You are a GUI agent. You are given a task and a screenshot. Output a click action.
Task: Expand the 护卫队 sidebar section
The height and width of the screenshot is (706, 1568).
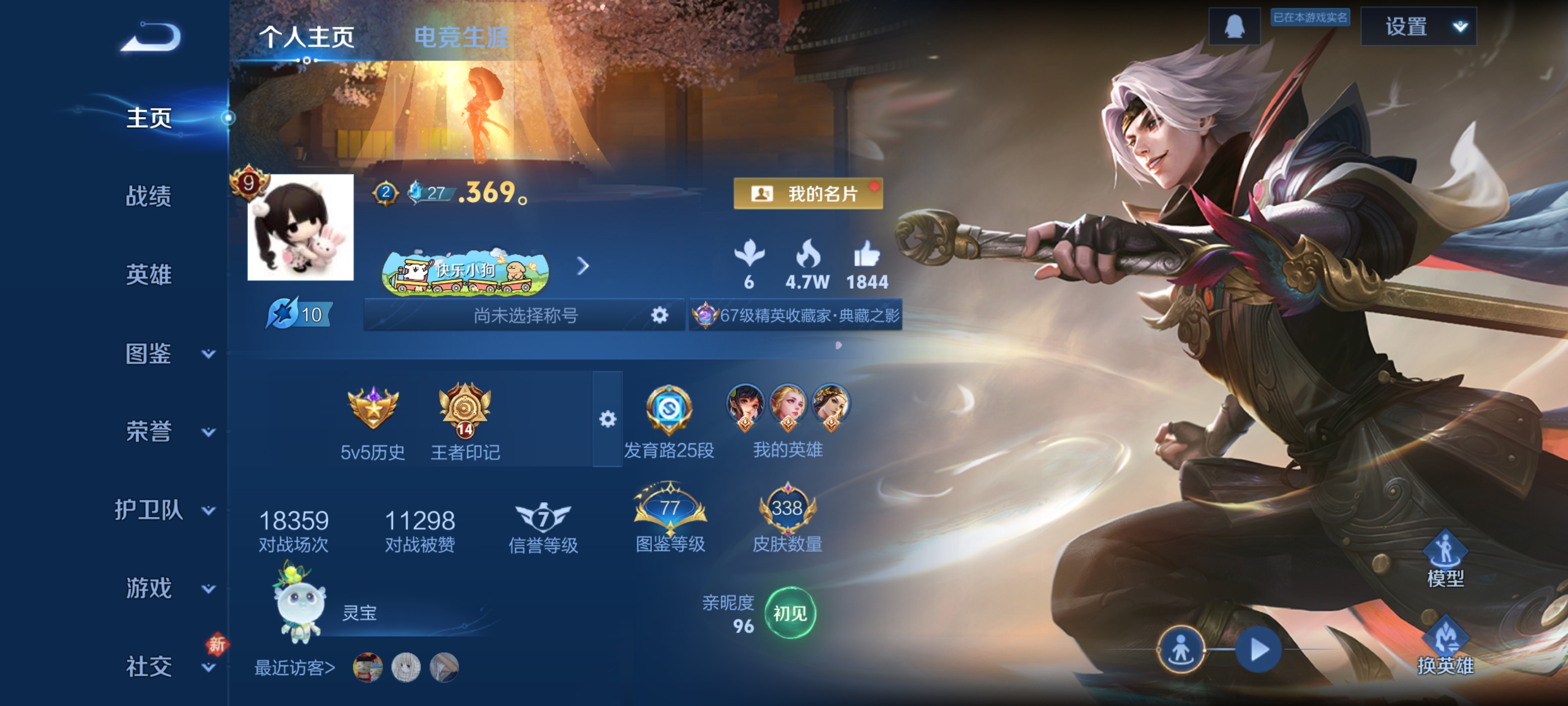click(x=164, y=510)
